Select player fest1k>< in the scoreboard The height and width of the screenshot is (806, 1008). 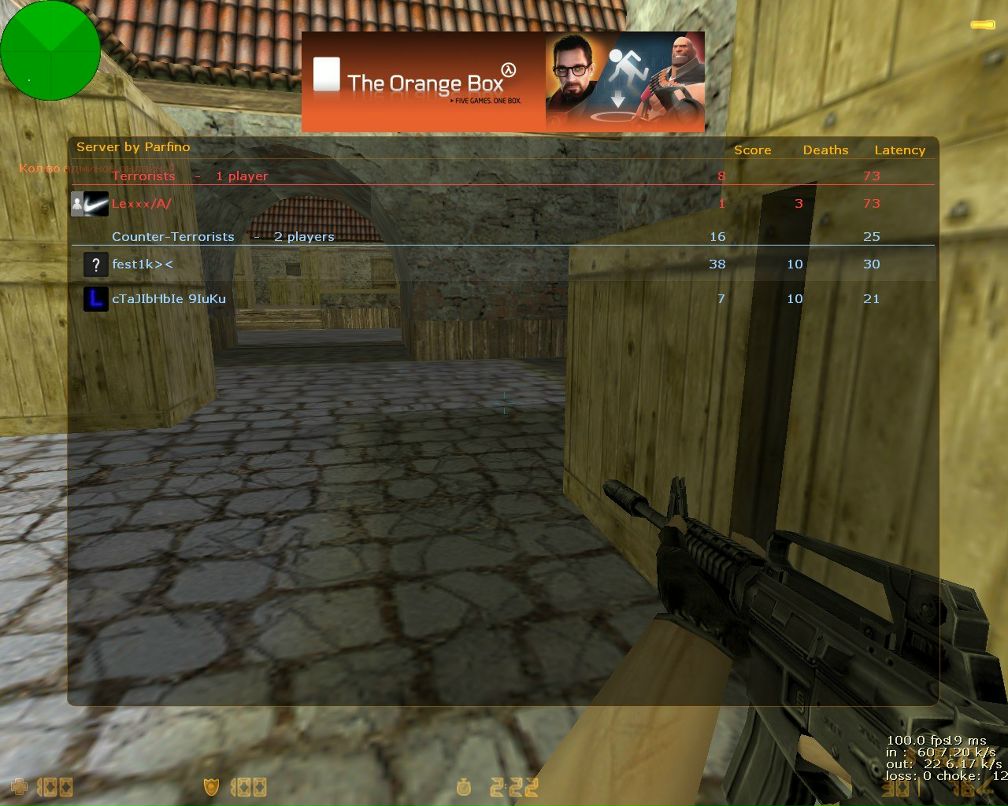143,265
